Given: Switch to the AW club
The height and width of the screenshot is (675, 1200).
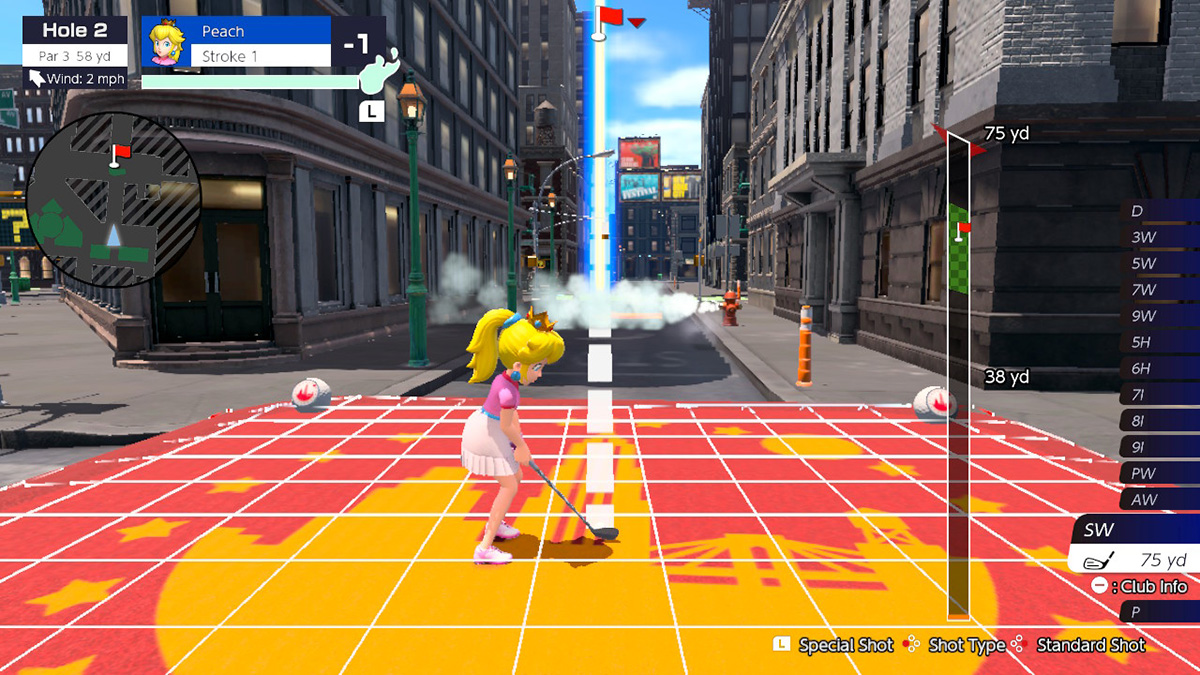Looking at the screenshot, I should point(1160,499).
